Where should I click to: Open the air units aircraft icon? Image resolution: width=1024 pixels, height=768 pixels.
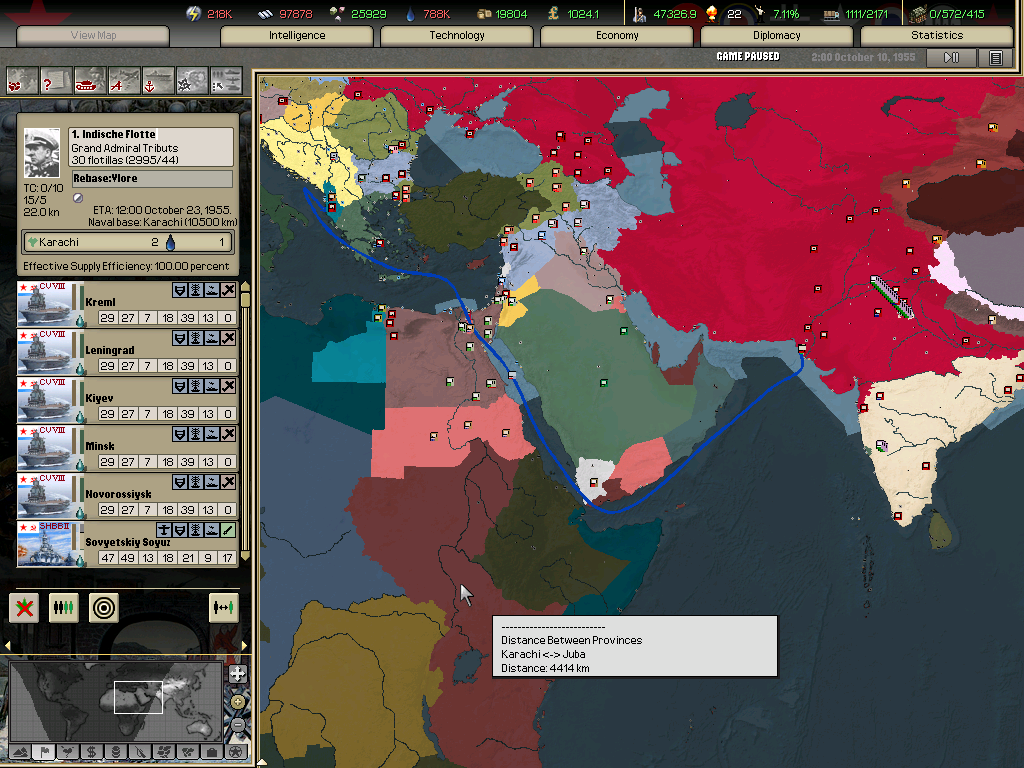[x=124, y=79]
